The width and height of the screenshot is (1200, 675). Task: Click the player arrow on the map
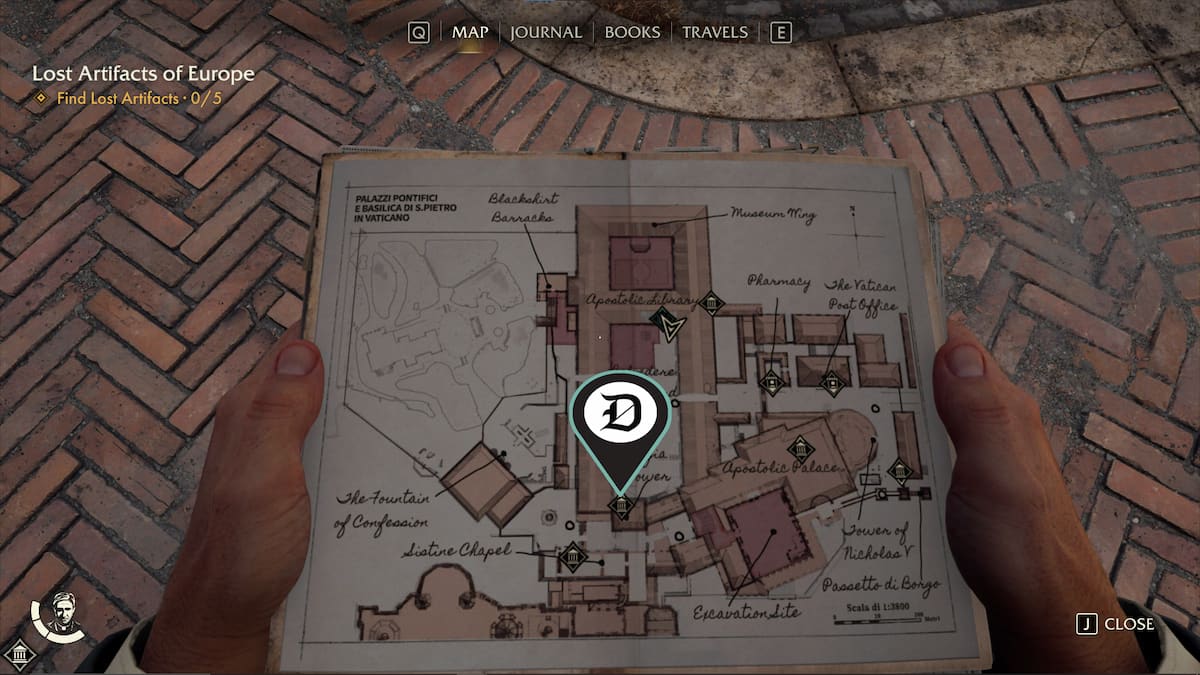click(x=664, y=324)
